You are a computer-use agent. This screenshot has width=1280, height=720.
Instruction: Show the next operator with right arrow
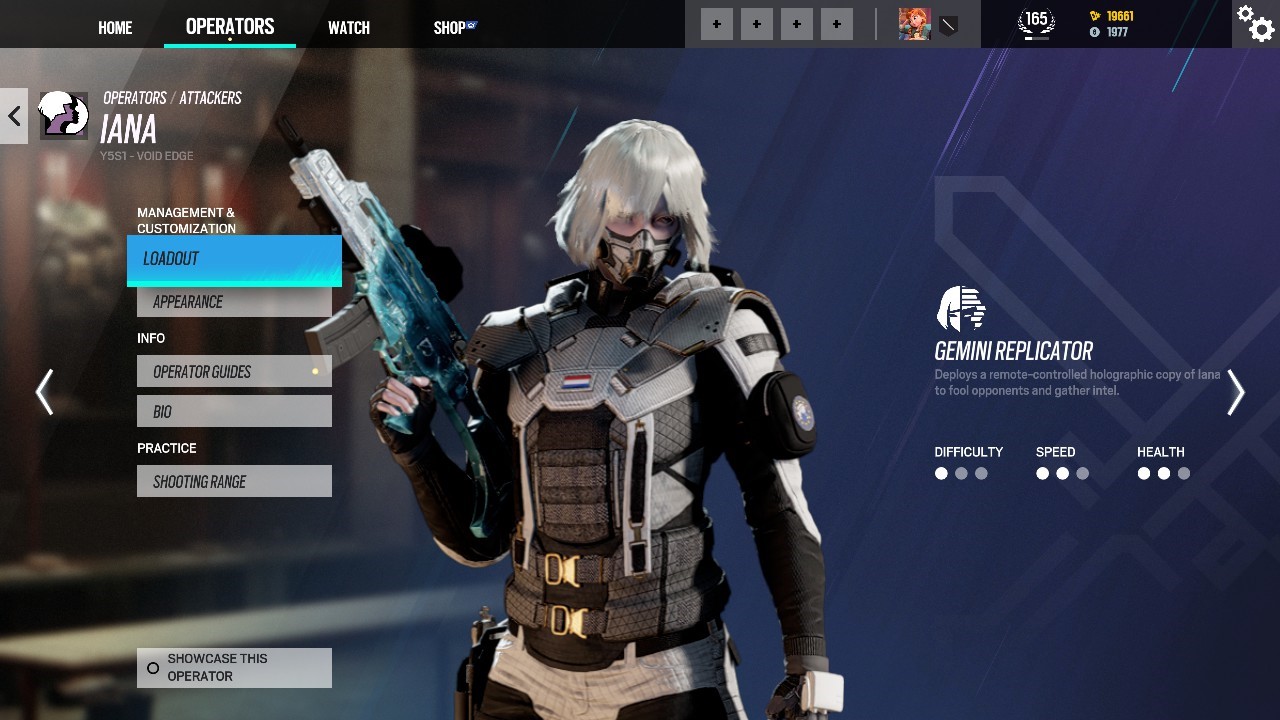[x=1236, y=392]
